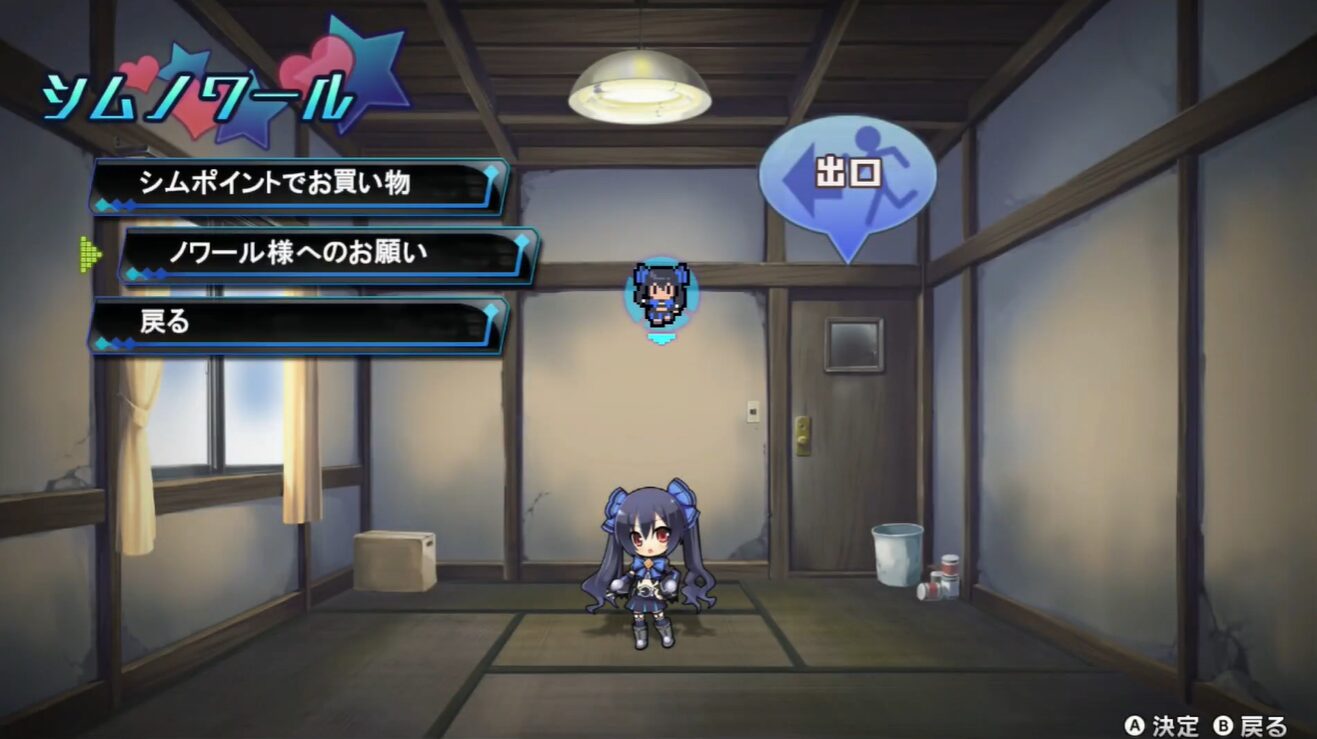Viewport: 1317px width, 739px height.
Task: Click the 戻る menu entry
Action: (299, 323)
